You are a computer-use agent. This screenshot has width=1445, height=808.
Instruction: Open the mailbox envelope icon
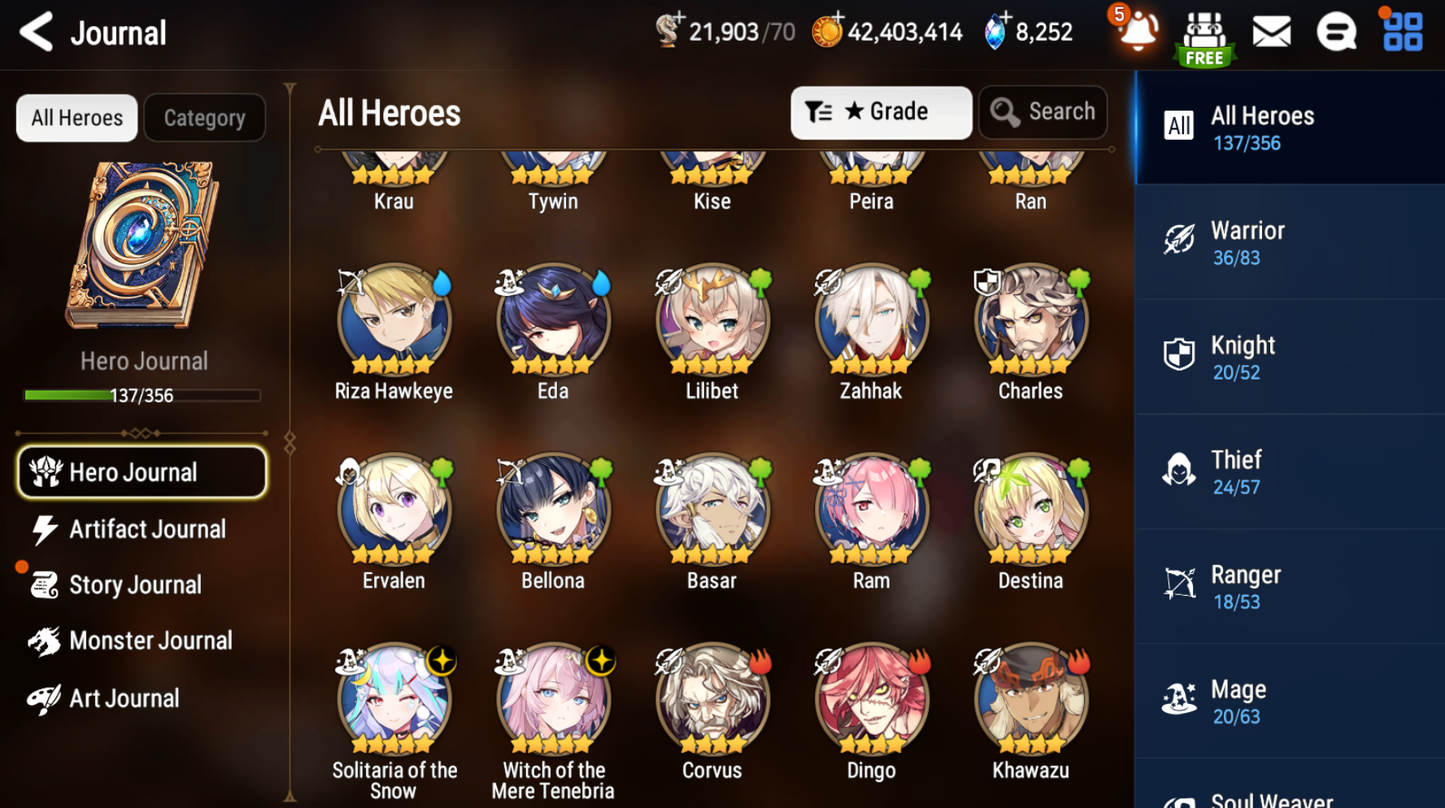tap(1271, 32)
